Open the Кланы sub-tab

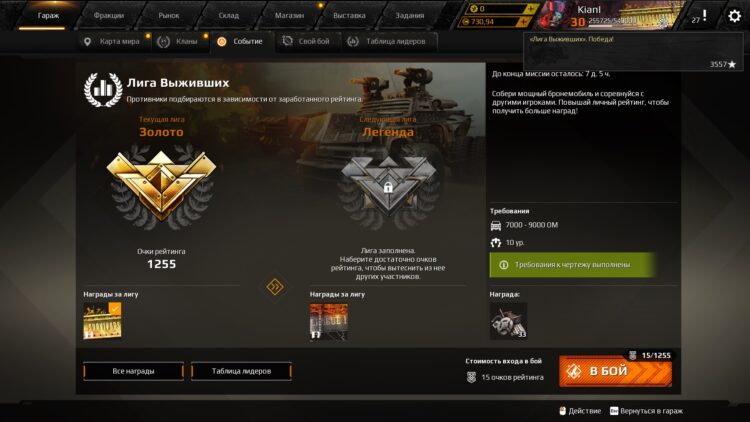[180, 41]
